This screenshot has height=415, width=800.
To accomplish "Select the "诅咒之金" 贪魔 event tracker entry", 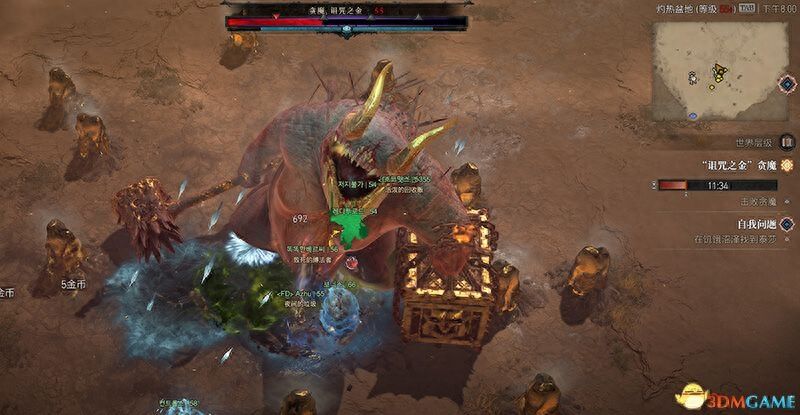I will [x=729, y=164].
